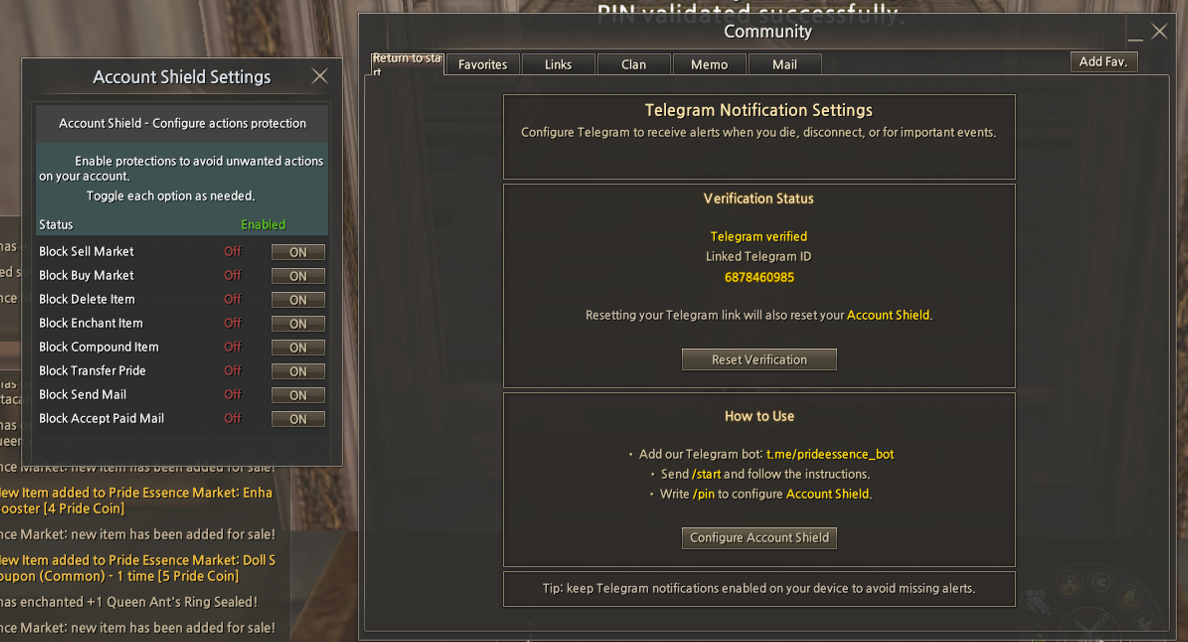Show the Memo tab
The image size is (1188, 642).
point(709,64)
